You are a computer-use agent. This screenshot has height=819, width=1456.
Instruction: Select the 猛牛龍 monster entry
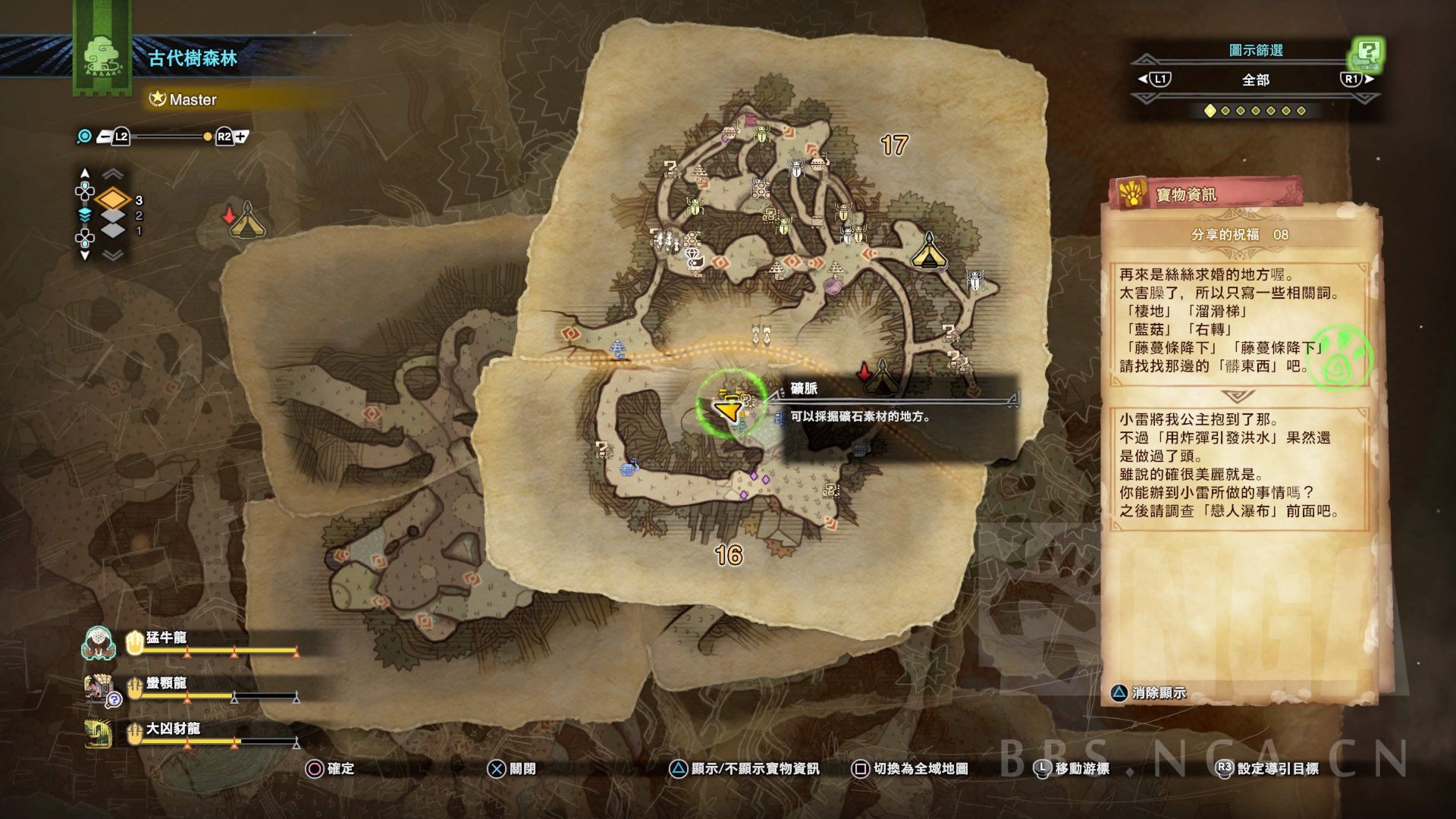point(166,639)
